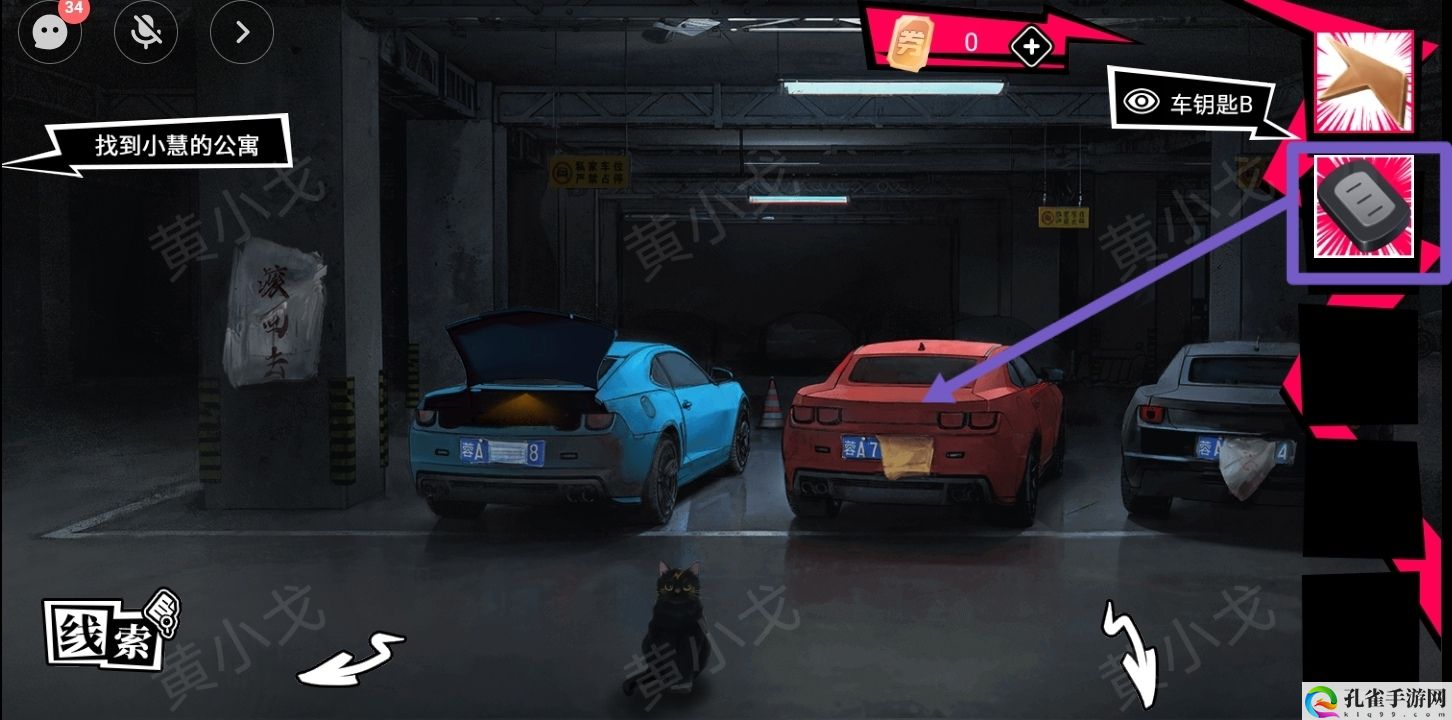1452x720 pixels.
Task: Open the chat bubble with 34 messages
Action: point(49,32)
